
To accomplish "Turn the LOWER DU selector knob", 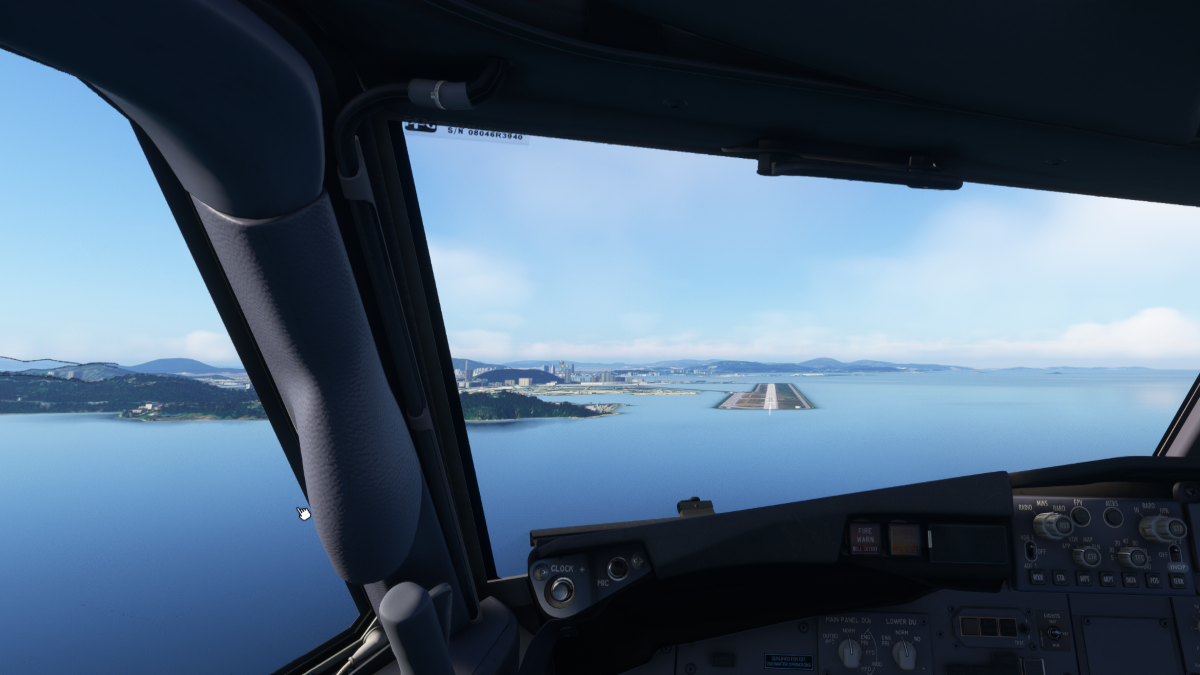I will point(904,654).
